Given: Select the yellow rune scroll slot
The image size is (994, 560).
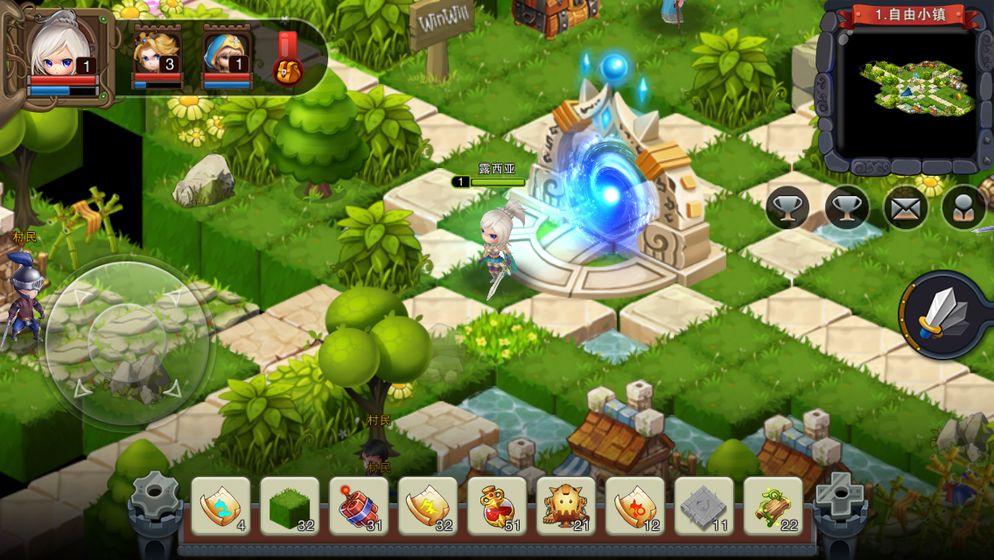Looking at the screenshot, I should (x=427, y=505).
